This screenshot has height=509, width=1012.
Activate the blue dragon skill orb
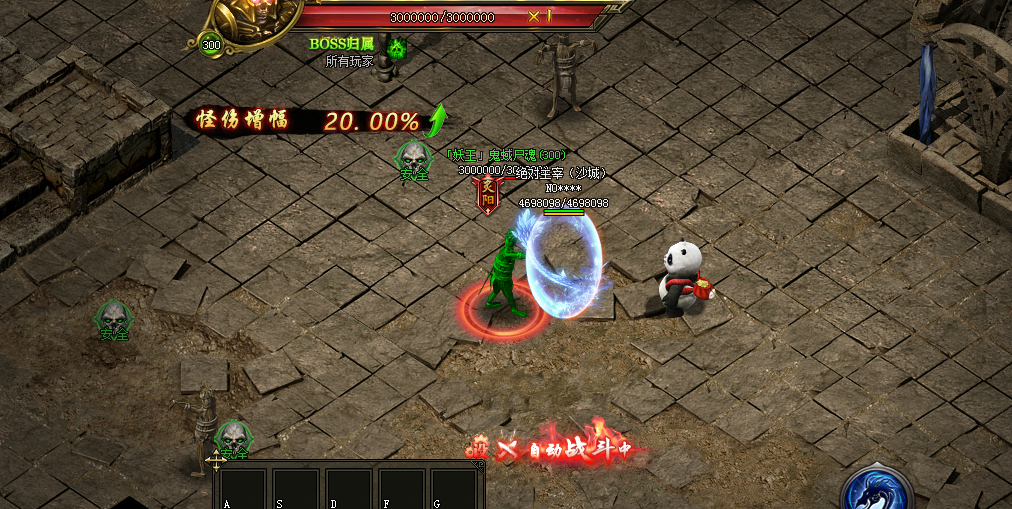click(x=879, y=490)
